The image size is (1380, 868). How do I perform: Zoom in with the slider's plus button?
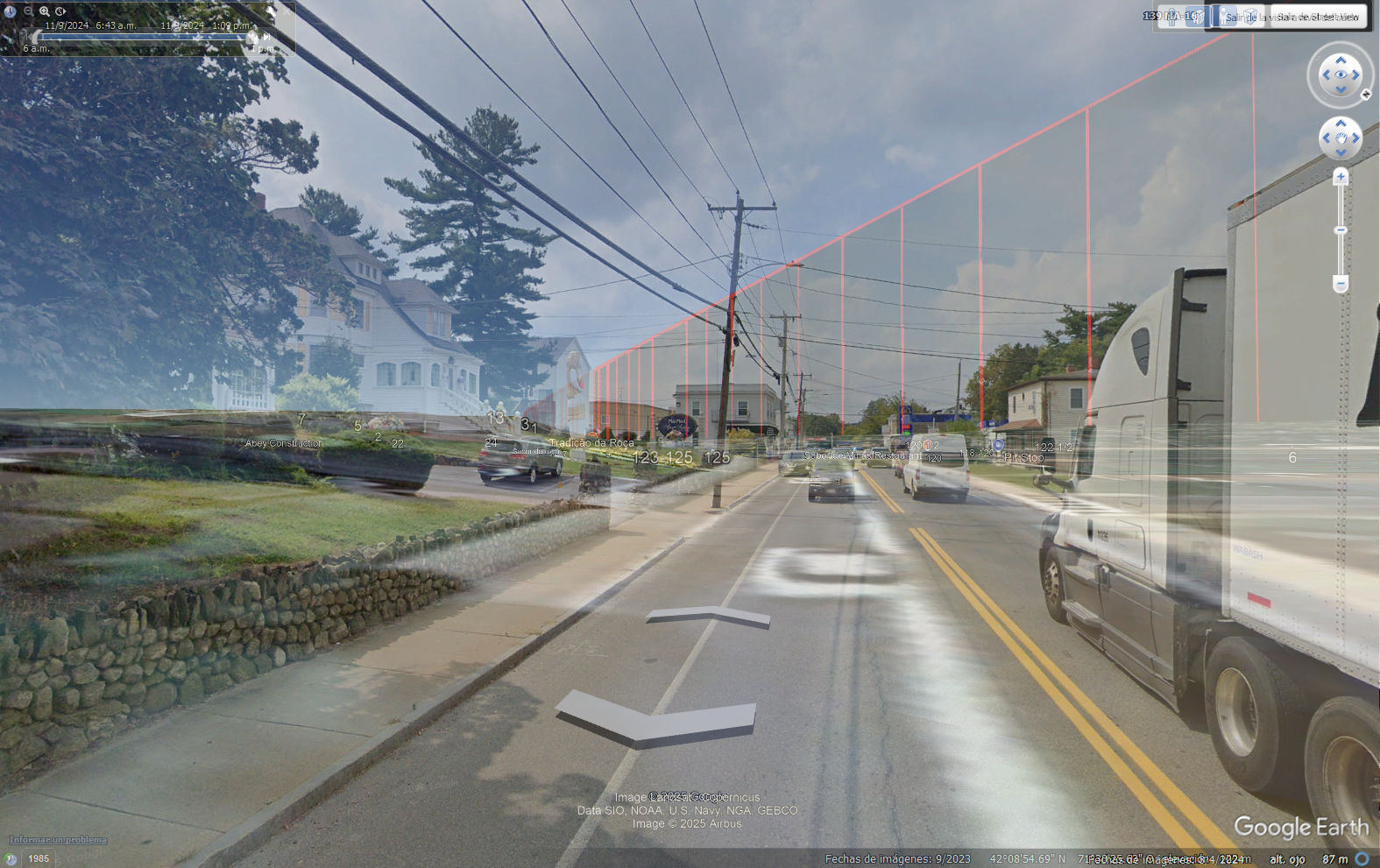point(1341,177)
